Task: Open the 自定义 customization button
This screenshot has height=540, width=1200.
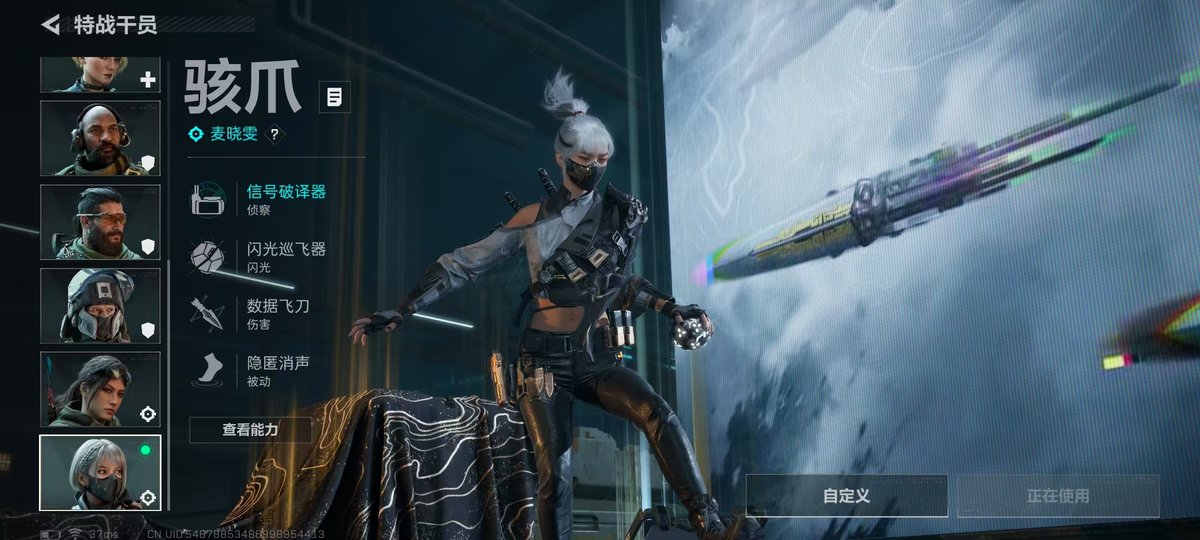Action: pos(846,496)
